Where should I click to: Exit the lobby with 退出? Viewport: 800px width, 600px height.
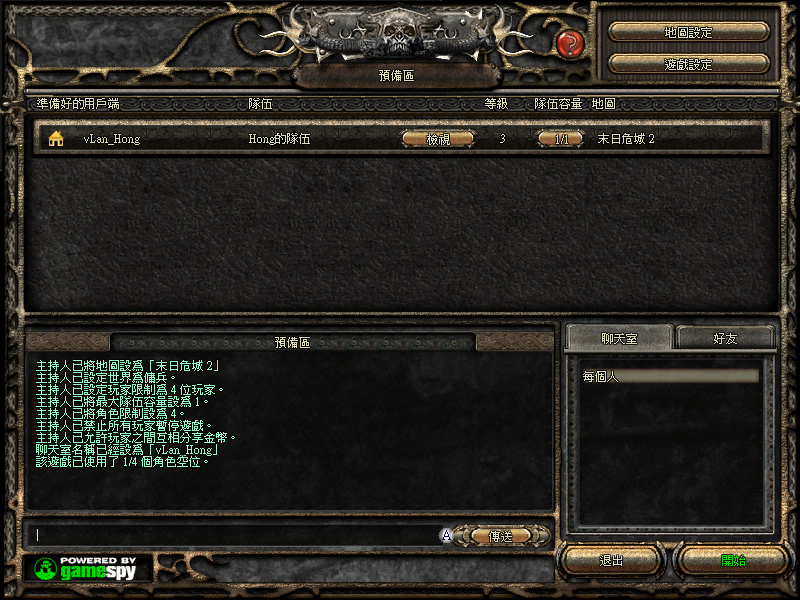coord(611,560)
